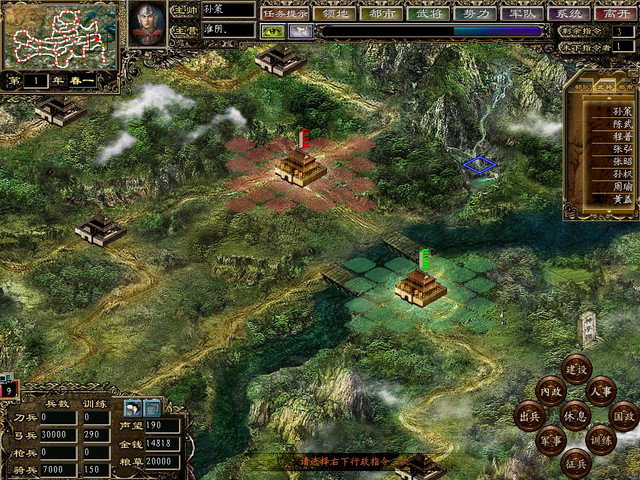Select the 建设 construction command

click(x=576, y=369)
